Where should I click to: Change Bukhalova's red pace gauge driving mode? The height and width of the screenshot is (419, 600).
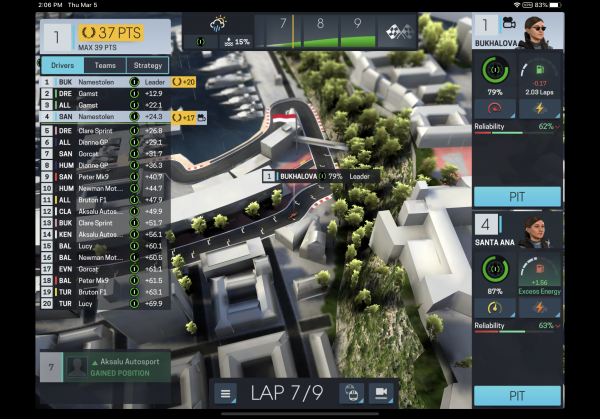(x=495, y=108)
